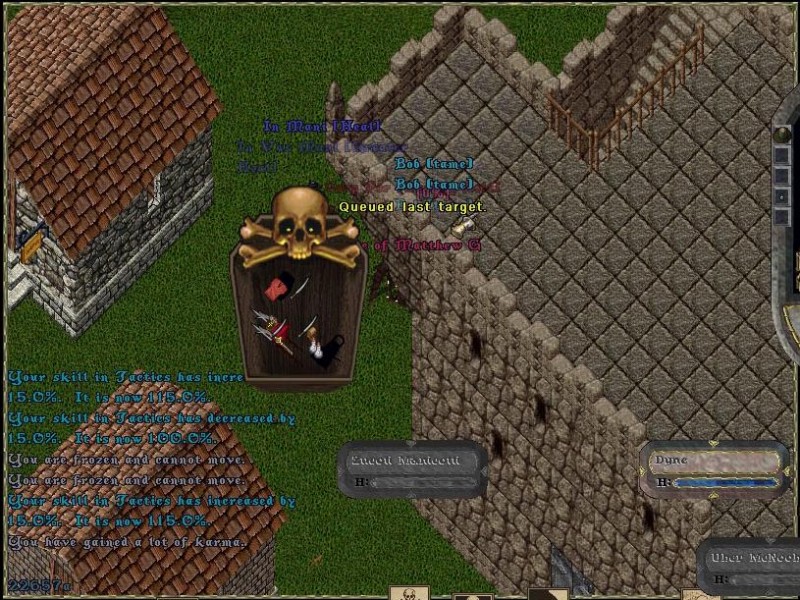Viewport: 800px width, 600px height.
Task: Click the greyed-out status bar left of Dune
Action: pos(413,470)
